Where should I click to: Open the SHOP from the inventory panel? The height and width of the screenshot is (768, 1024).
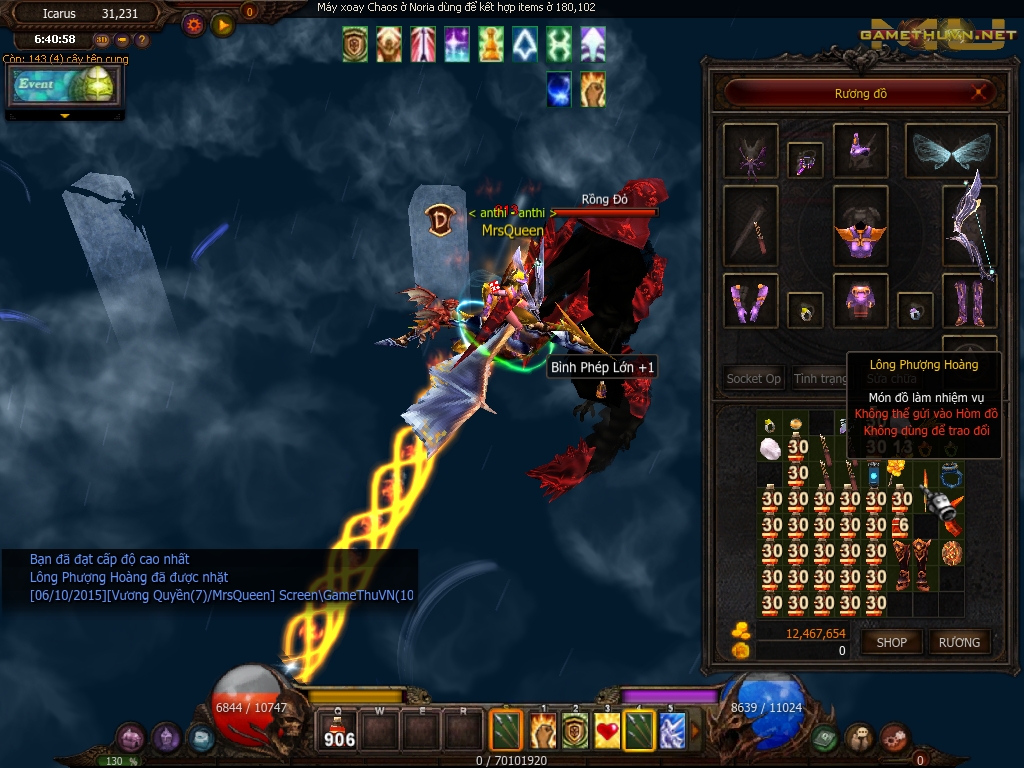(x=891, y=642)
